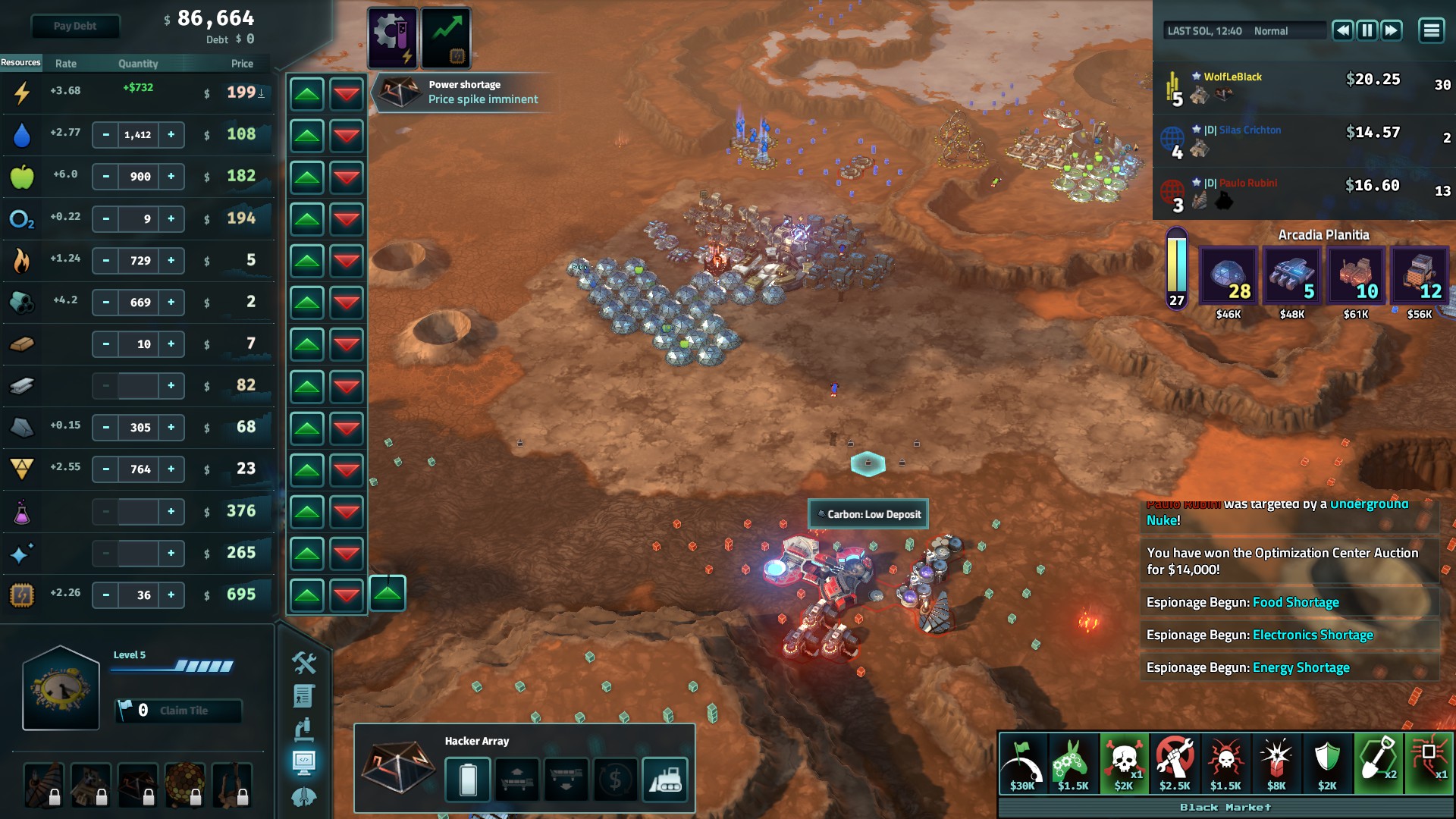Slow down the game speed
Viewport: 1456px width, 819px height.
(x=1342, y=30)
